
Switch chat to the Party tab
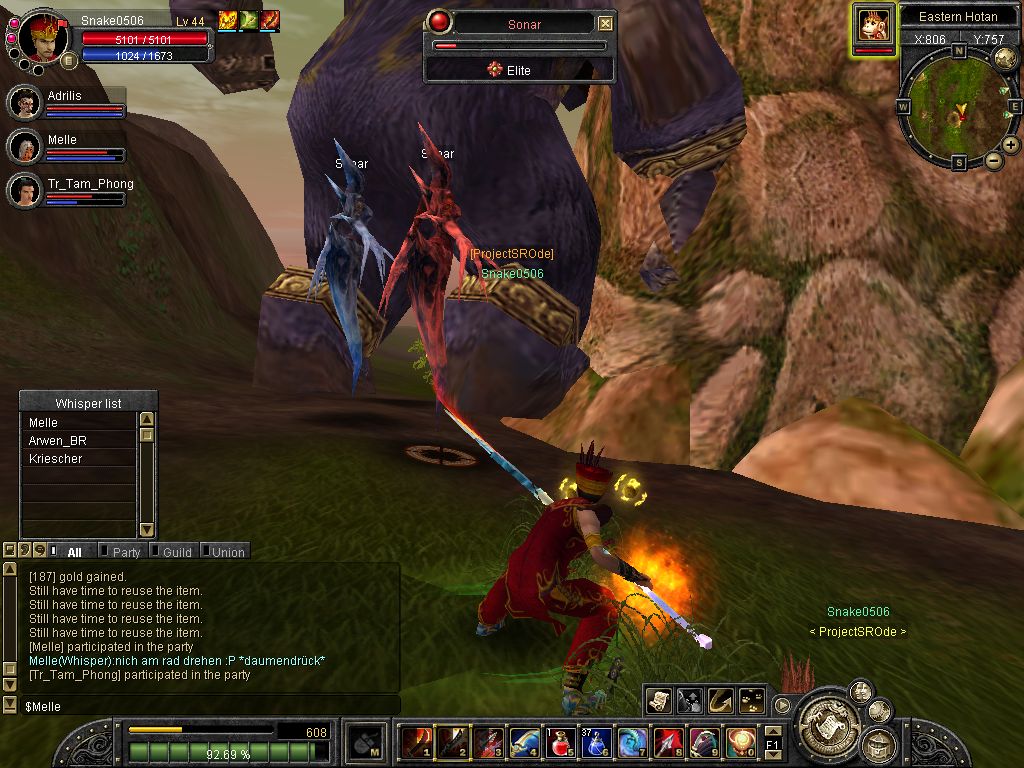(x=126, y=552)
